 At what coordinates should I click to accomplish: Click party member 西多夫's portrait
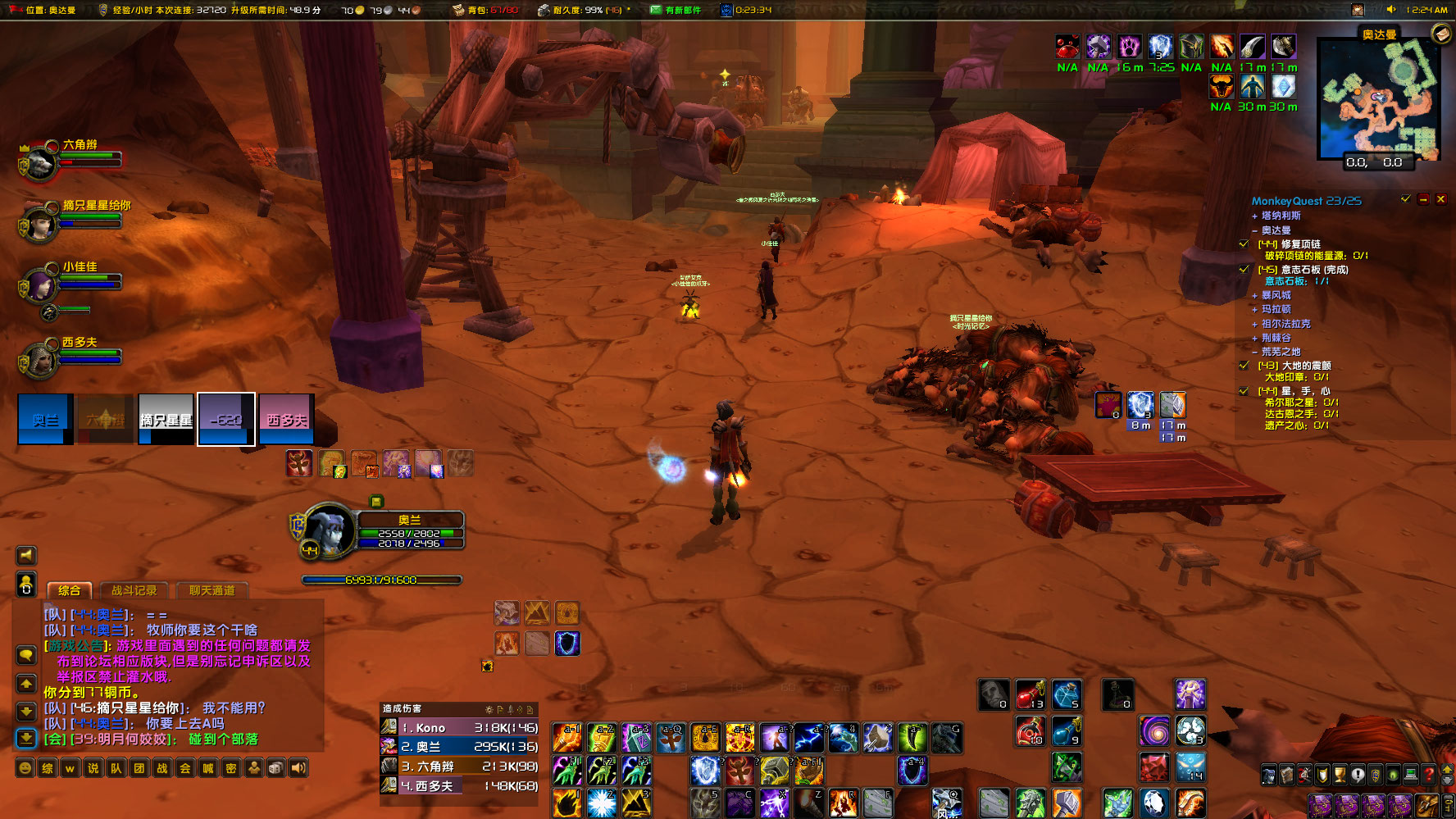click(39, 361)
